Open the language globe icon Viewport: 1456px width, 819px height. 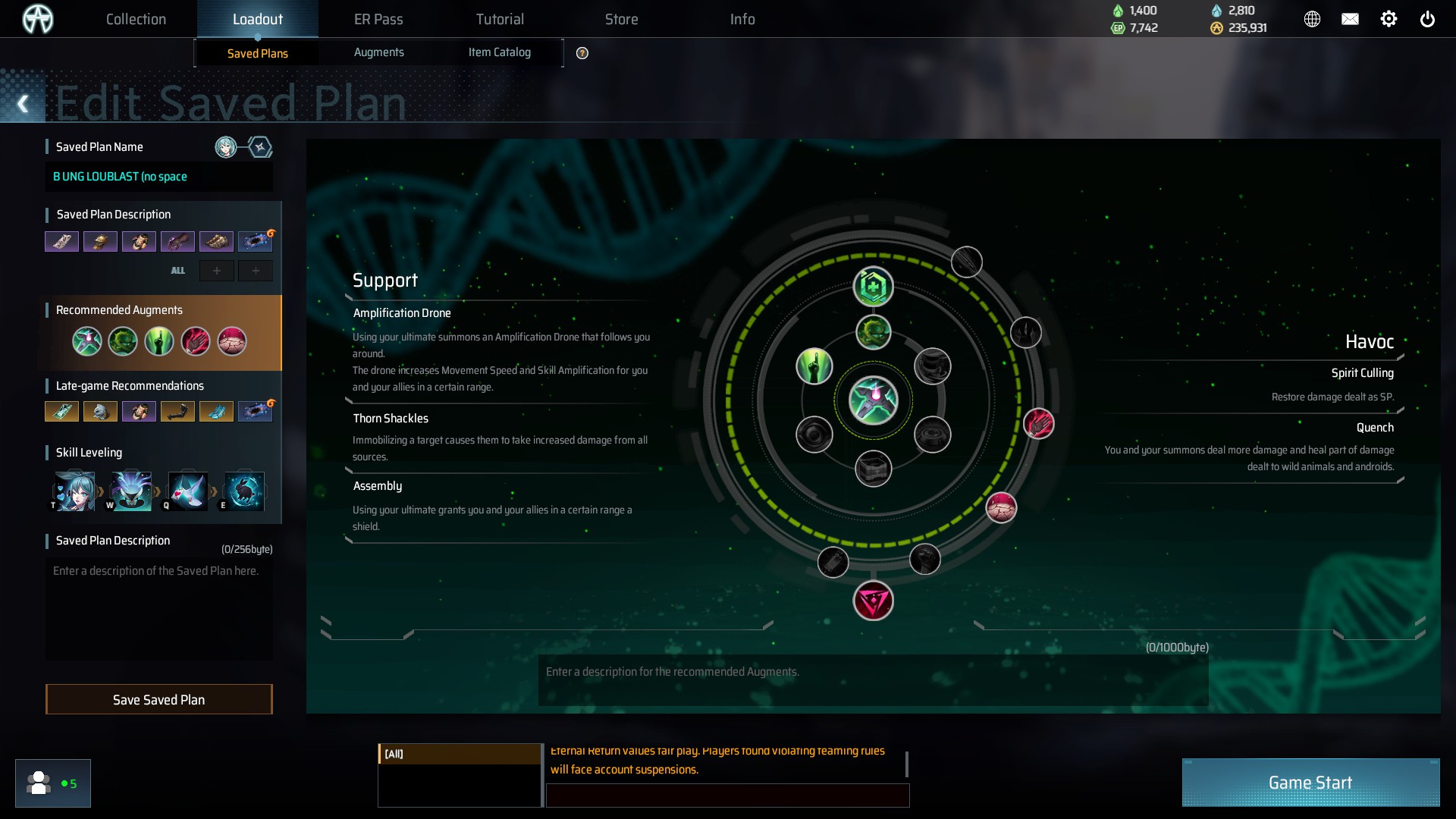(1312, 19)
